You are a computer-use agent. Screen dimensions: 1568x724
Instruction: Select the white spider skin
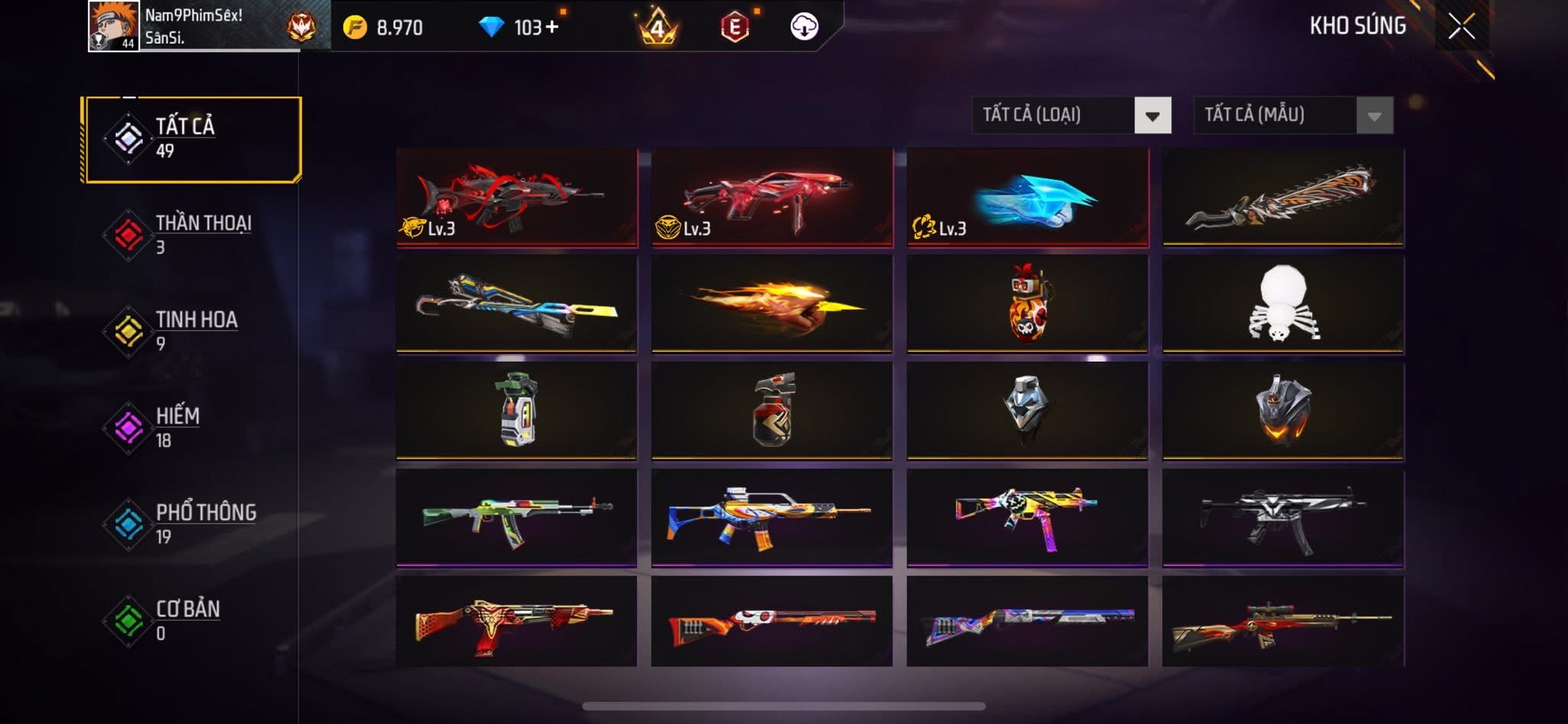click(1283, 303)
